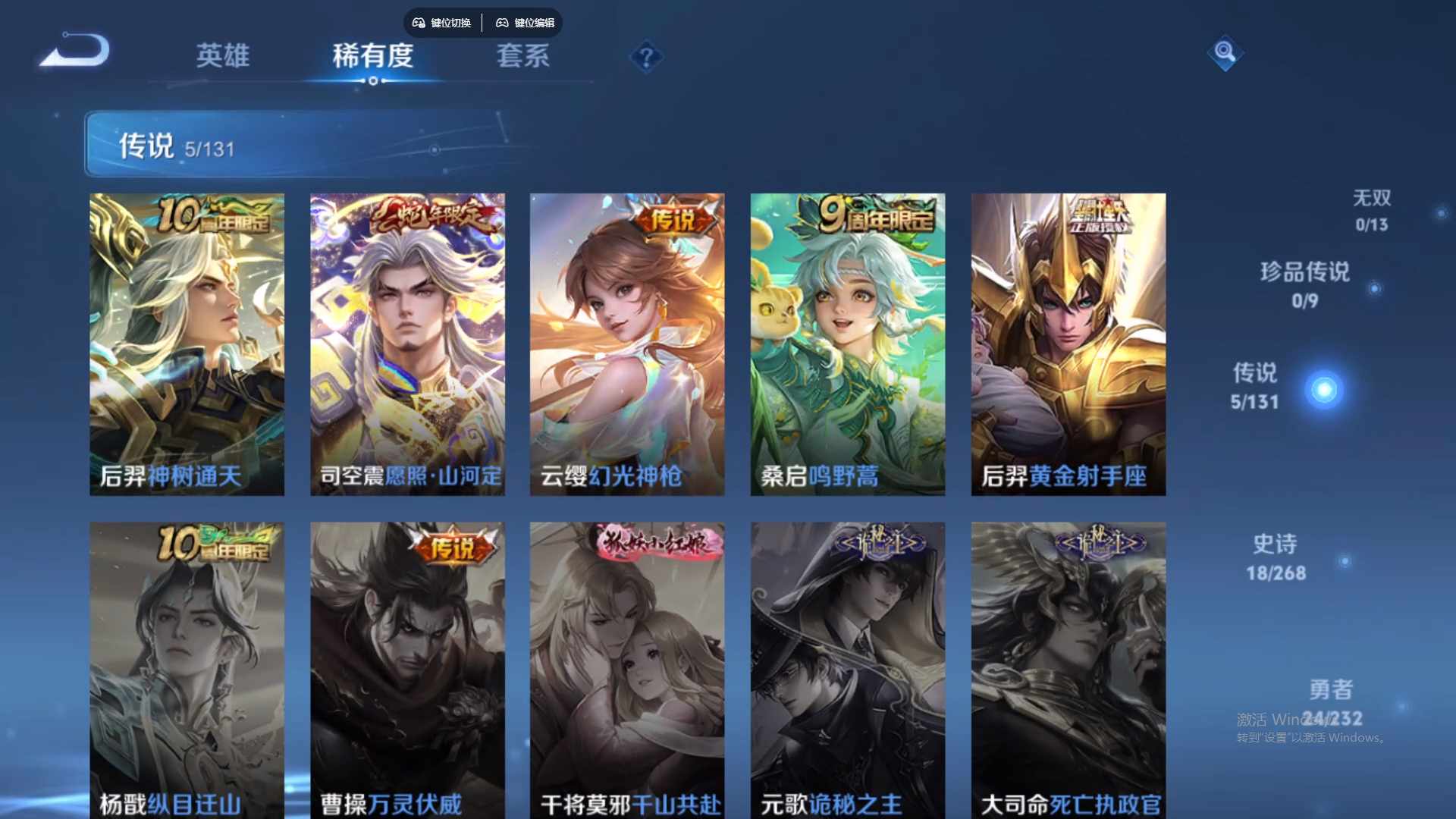Image resolution: width=1456 pixels, height=819 pixels.
Task: Select the 后羿神树通天 skin card
Action: point(187,341)
